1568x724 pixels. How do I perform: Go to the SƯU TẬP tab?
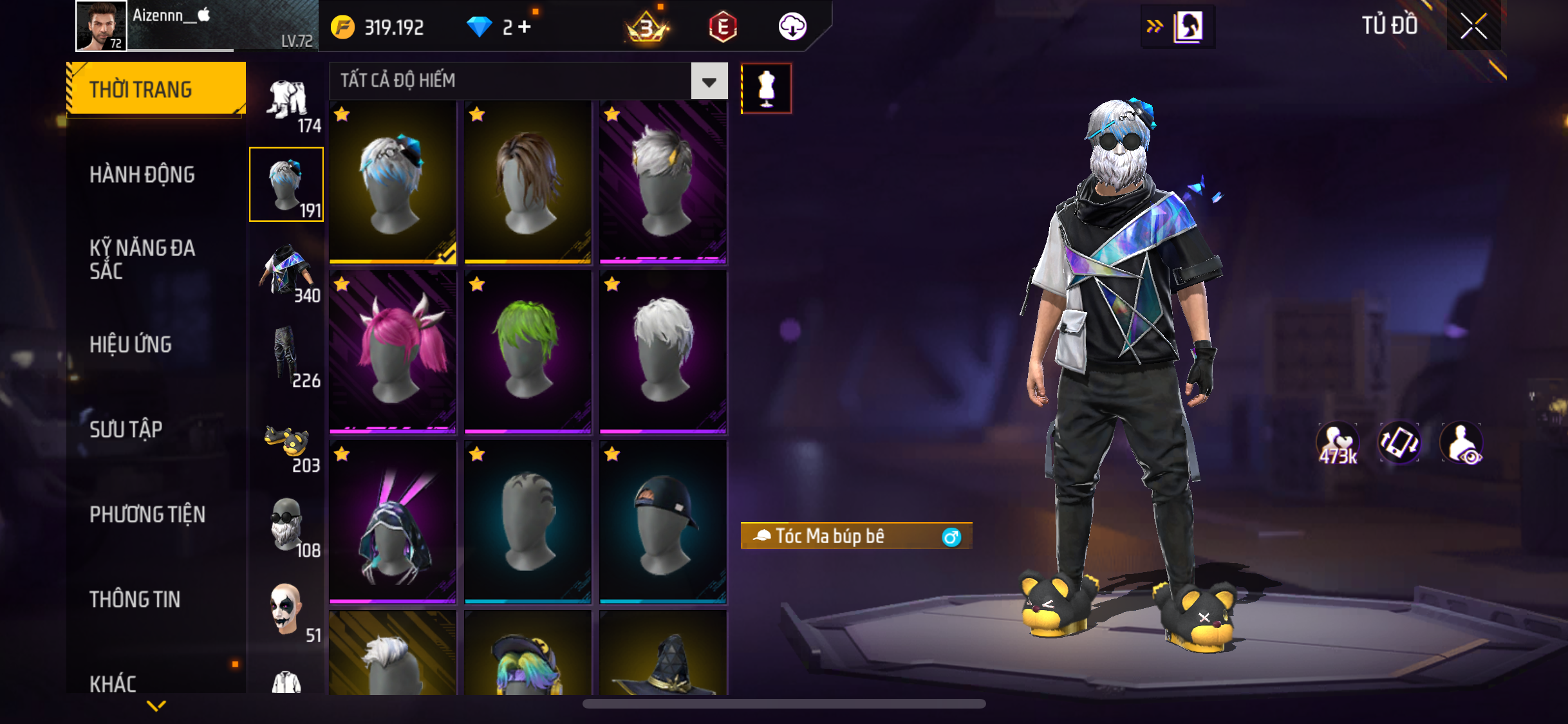point(126,429)
